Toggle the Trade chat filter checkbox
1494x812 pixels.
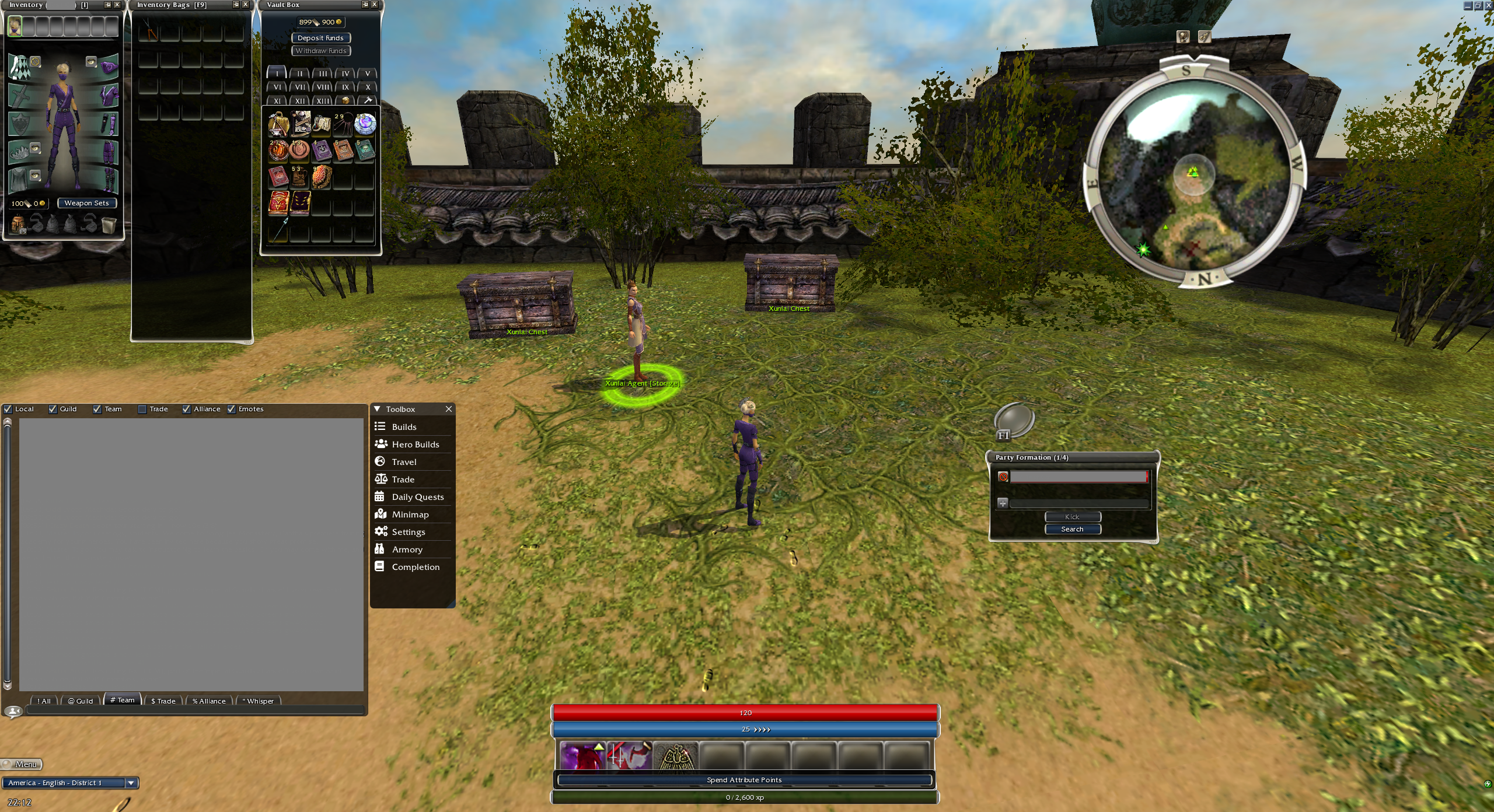tap(142, 409)
